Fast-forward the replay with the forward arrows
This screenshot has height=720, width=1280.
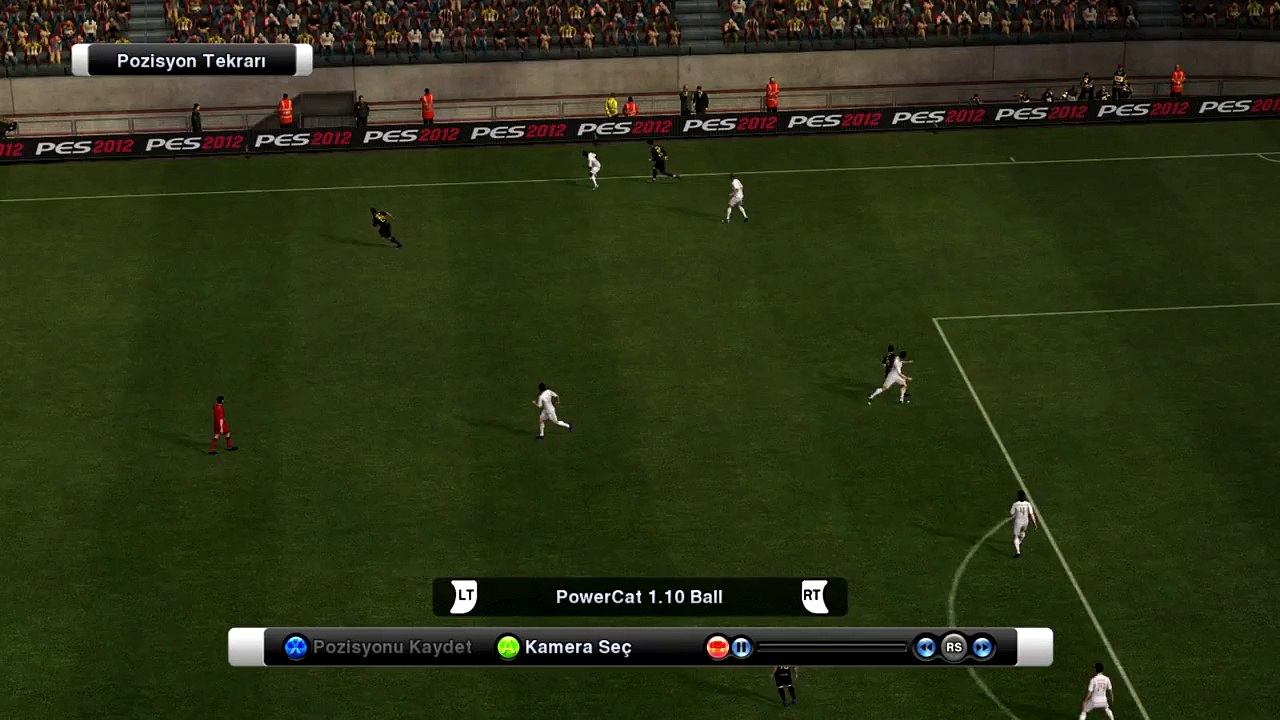(x=982, y=647)
